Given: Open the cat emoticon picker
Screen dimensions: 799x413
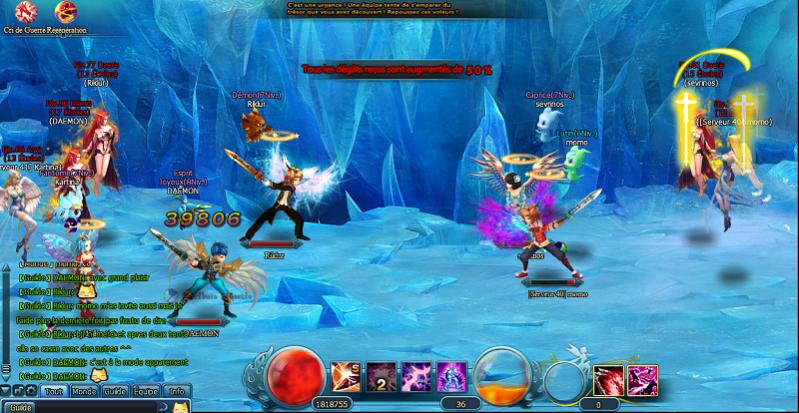Looking at the screenshot, I should pyautogui.click(x=180, y=407).
